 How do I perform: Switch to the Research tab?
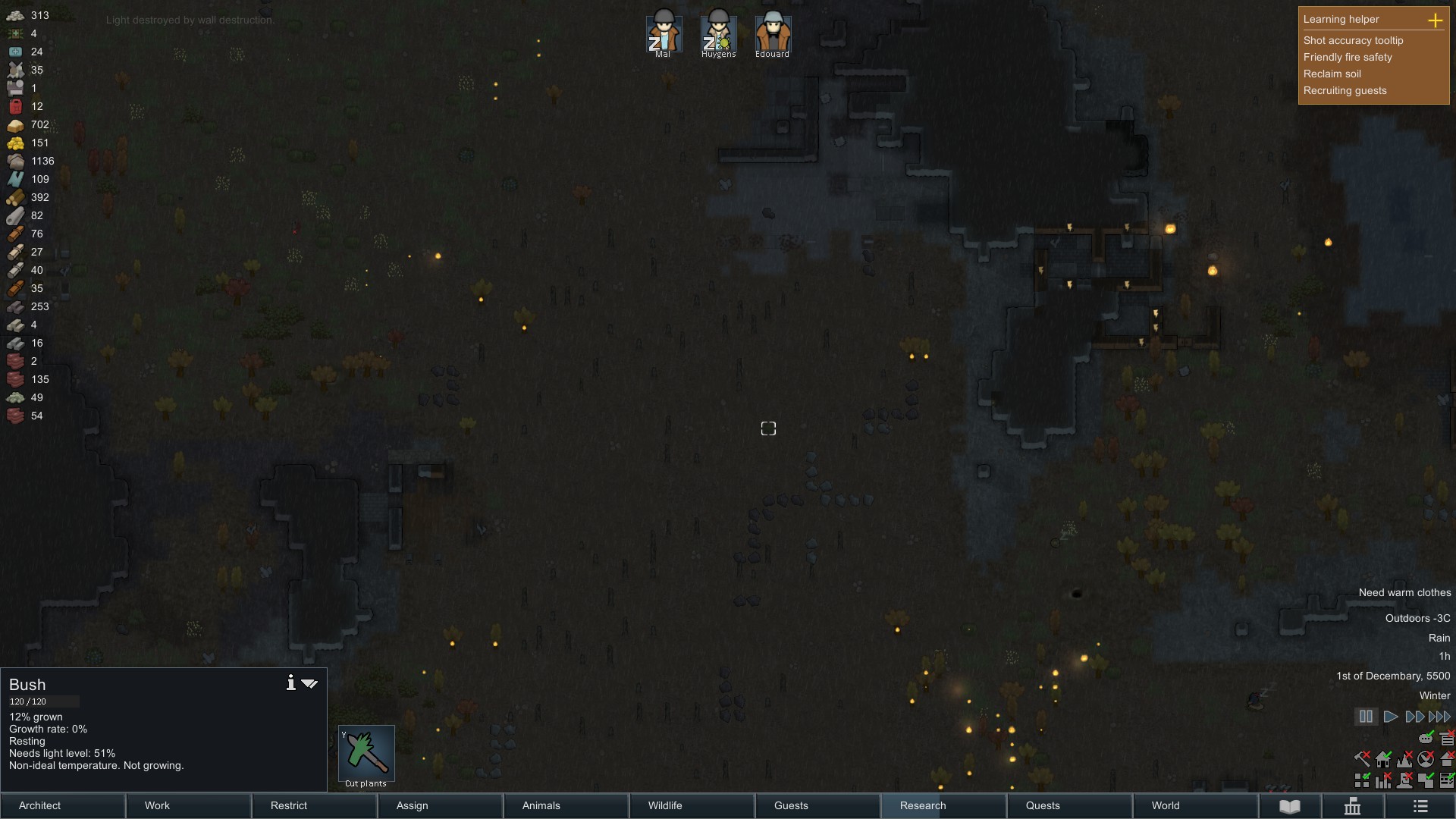pos(921,806)
